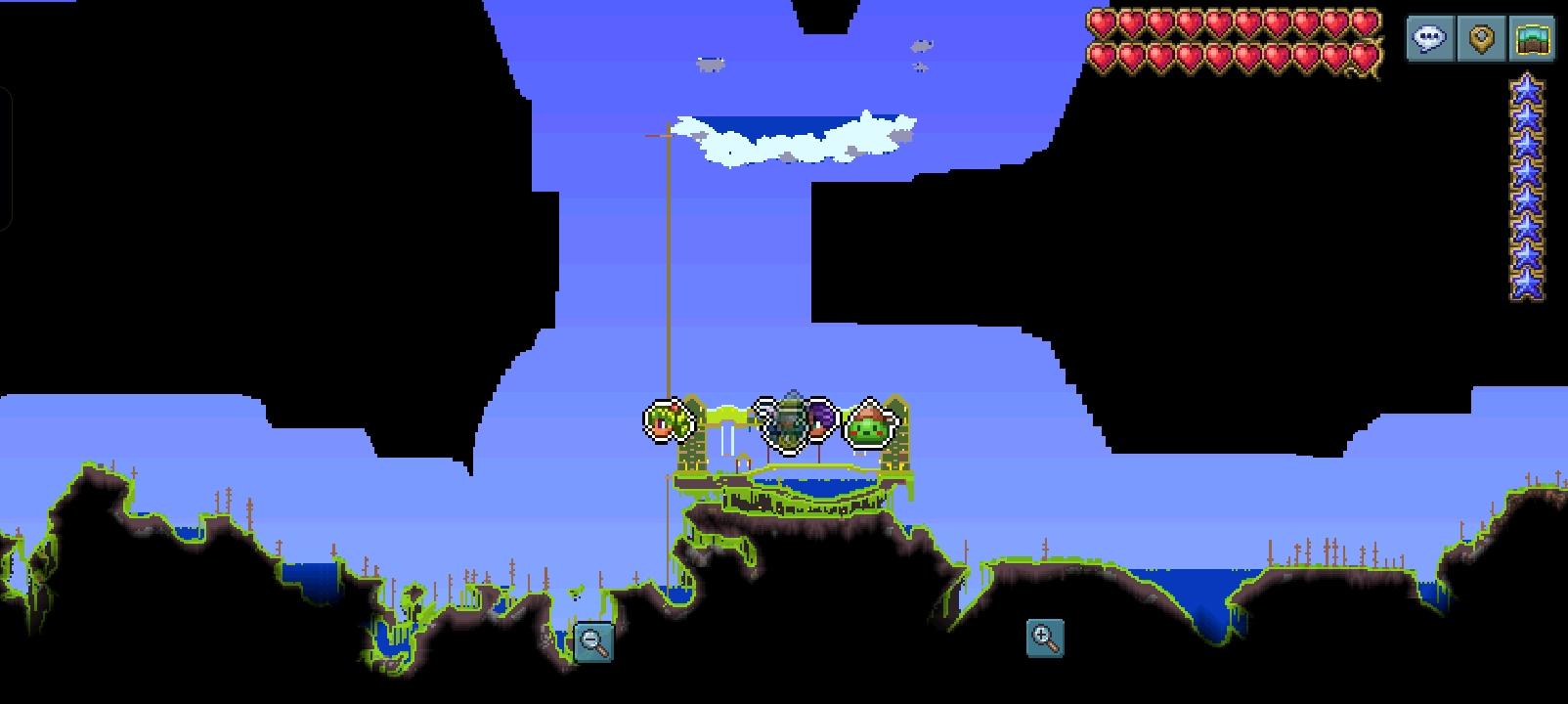Click the first heart in the health bar
The image size is (1568, 704).
click(1102, 22)
